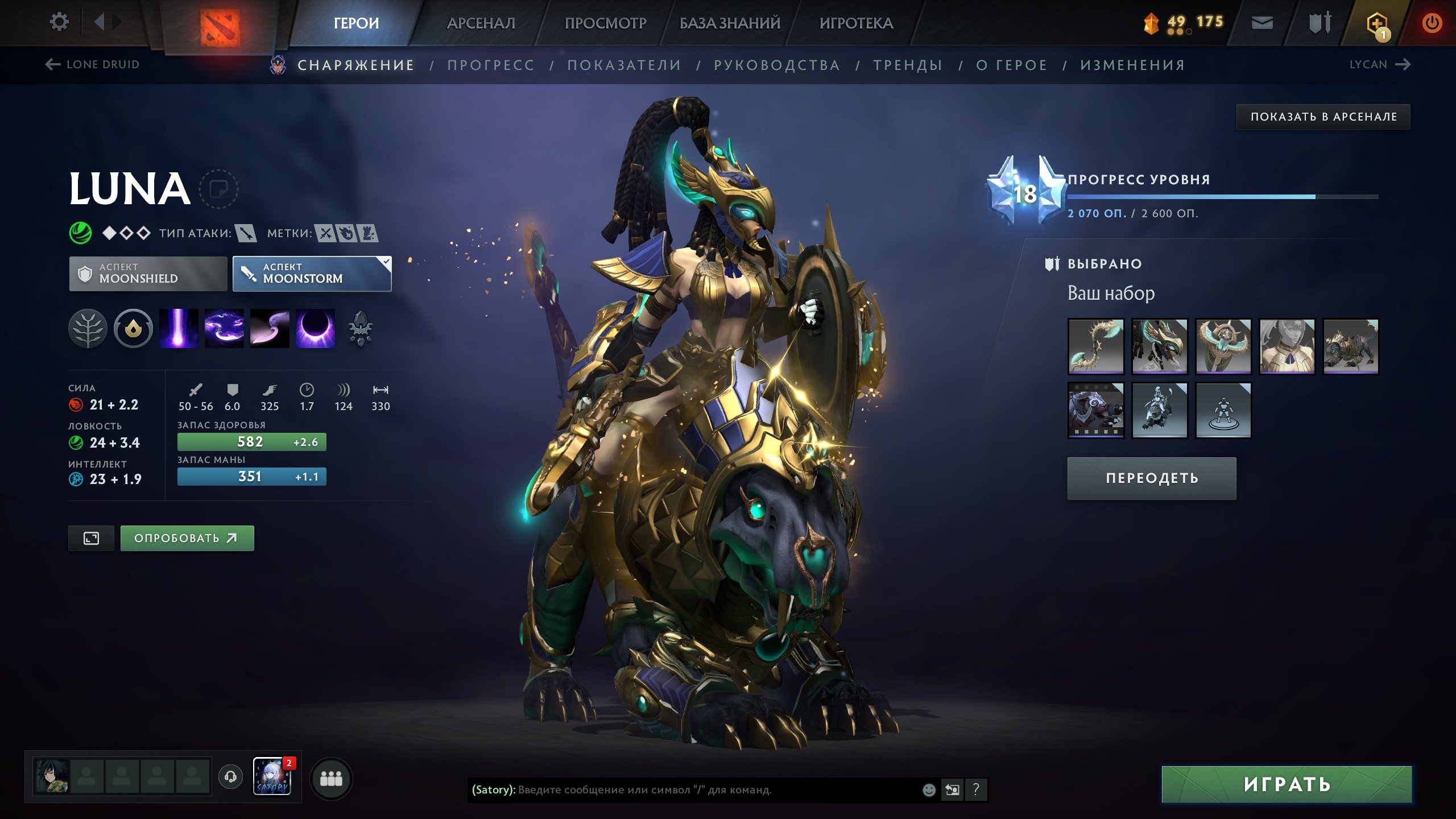Open the Dota 2 settings gear
1456x819 pixels.
[x=59, y=21]
